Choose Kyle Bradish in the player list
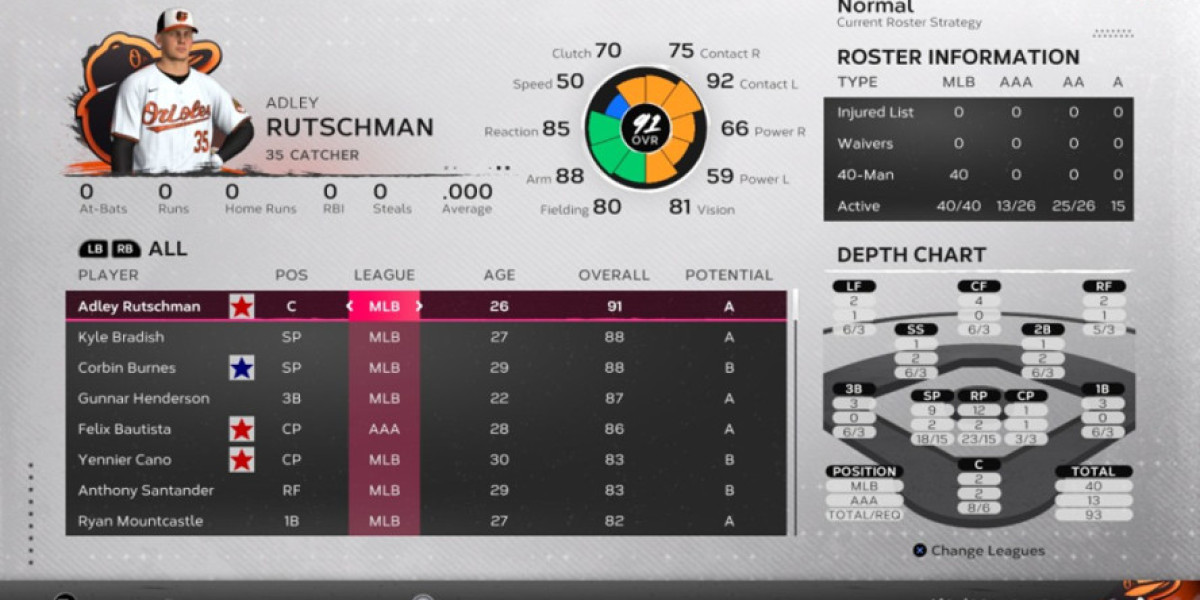The image size is (1200, 600). tap(121, 337)
